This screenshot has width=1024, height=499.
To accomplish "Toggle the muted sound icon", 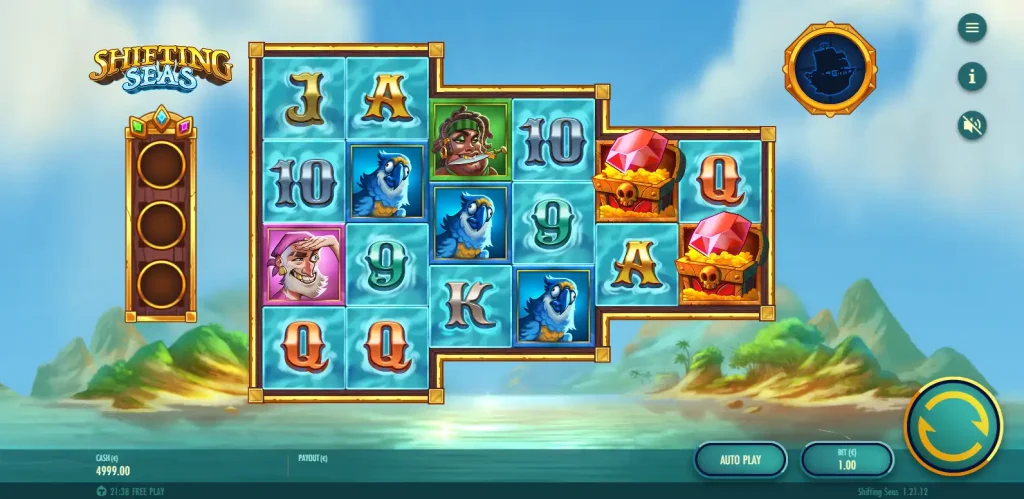I will point(971,124).
